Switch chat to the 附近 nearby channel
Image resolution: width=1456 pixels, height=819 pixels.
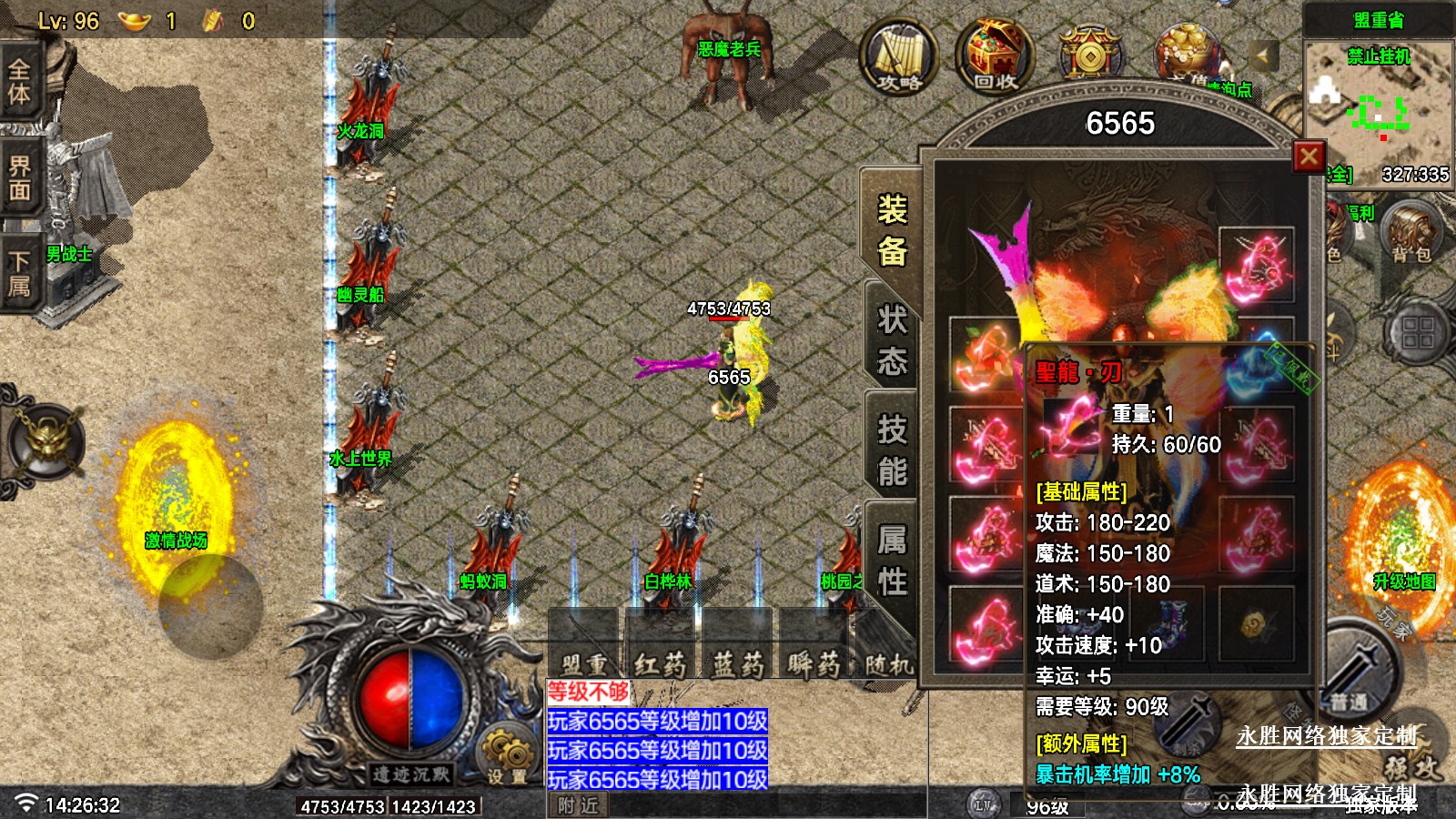(x=579, y=805)
